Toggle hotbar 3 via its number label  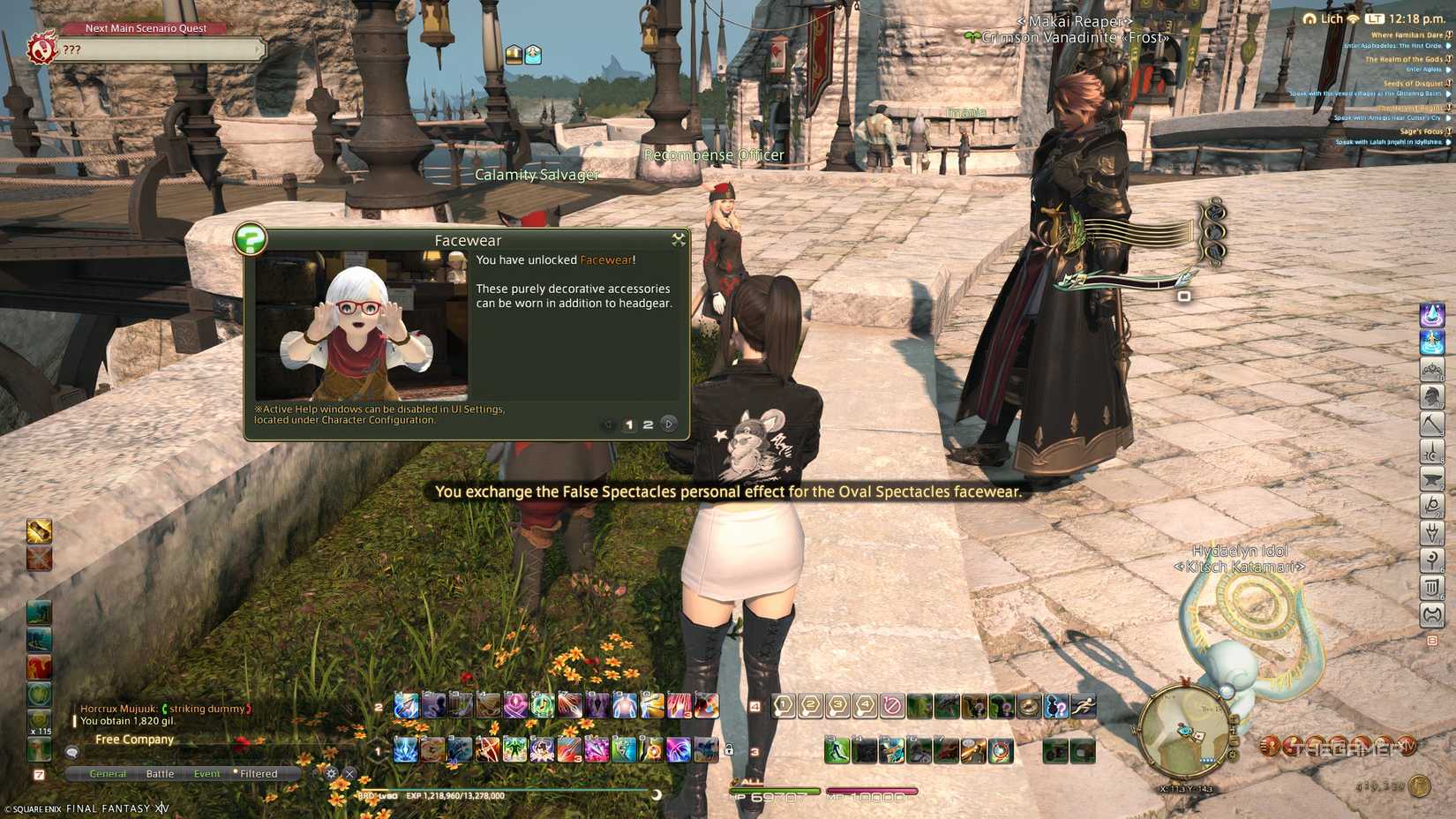[x=755, y=752]
